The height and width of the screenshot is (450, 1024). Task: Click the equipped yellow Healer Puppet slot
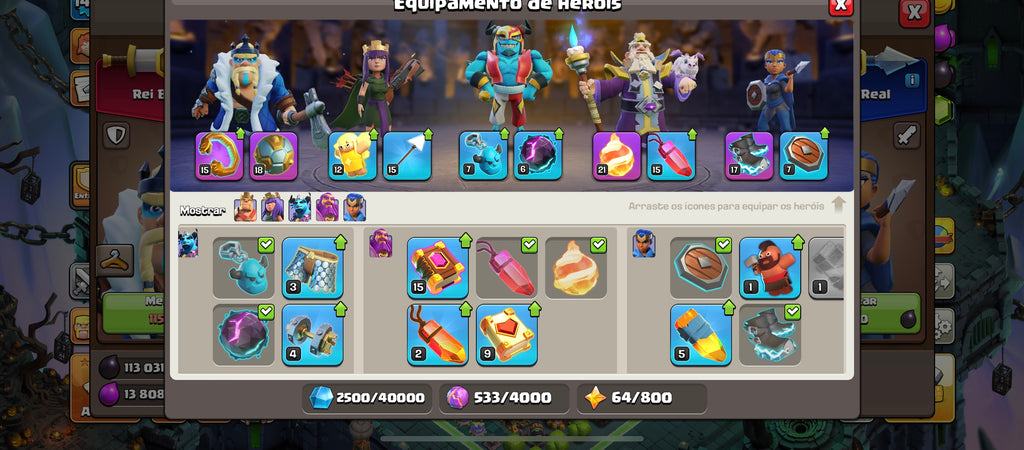tap(353, 156)
